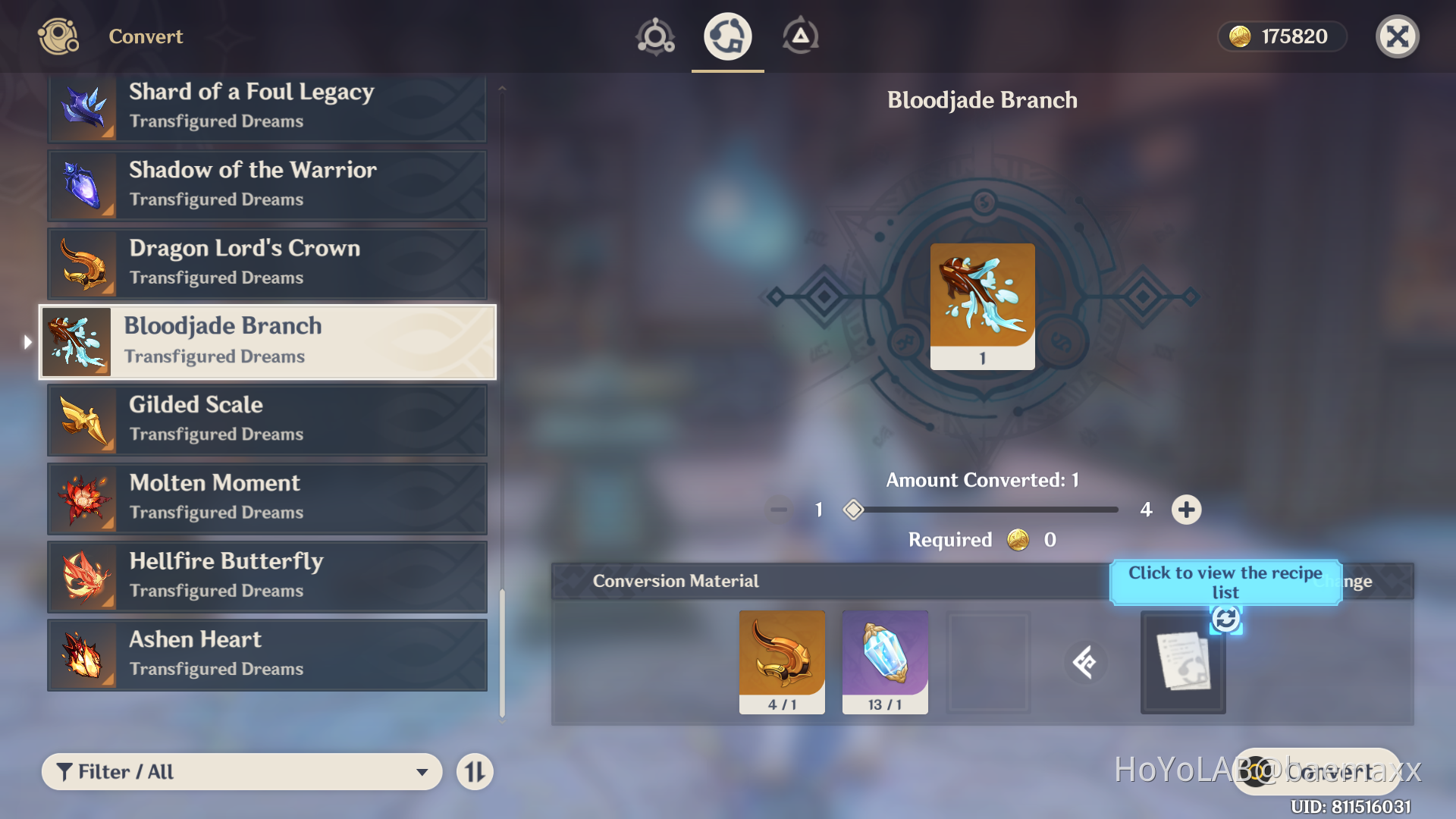Image resolution: width=1456 pixels, height=819 pixels.
Task: Select the crystal material thumbnail showing 13/1
Action: [x=884, y=661]
